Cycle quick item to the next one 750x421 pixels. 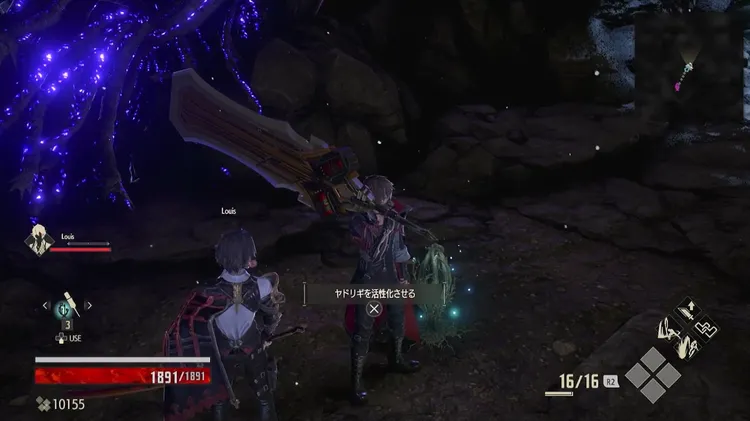(x=90, y=305)
